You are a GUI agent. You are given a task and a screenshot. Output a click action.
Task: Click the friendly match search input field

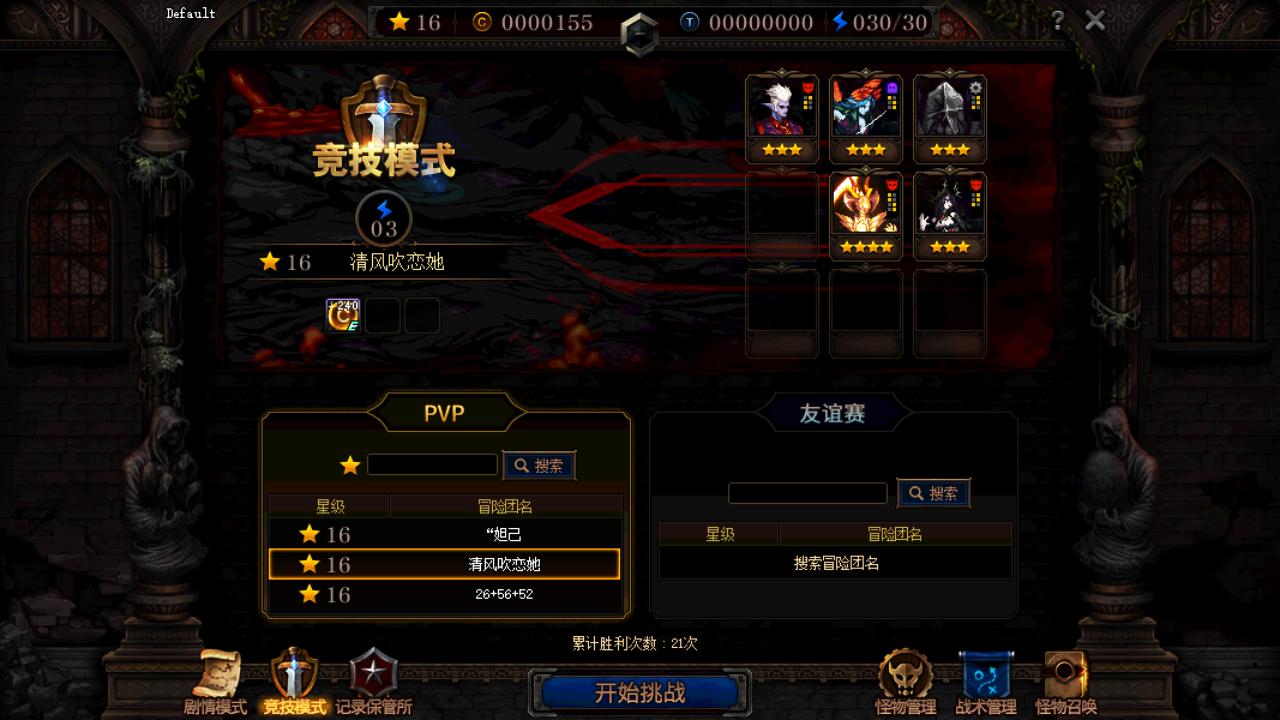809,493
